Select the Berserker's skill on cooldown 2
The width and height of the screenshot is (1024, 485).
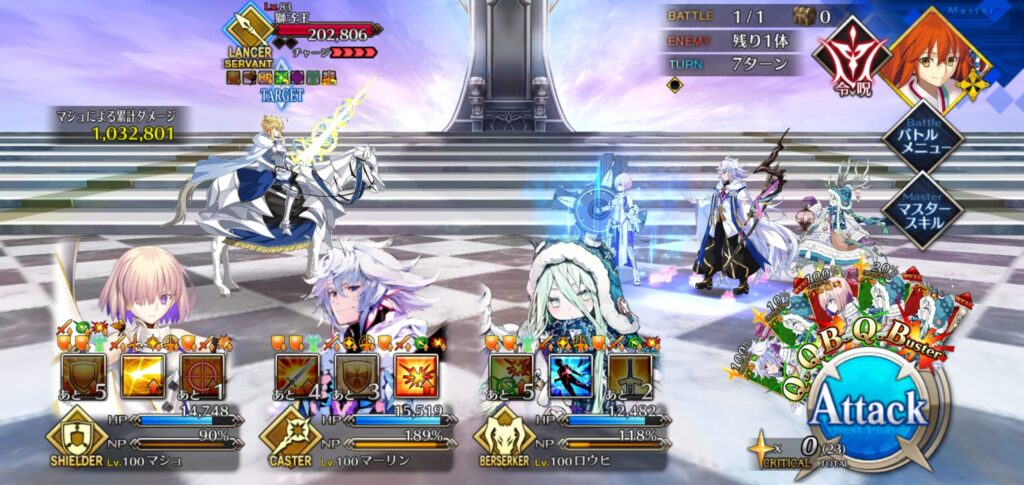(x=629, y=376)
